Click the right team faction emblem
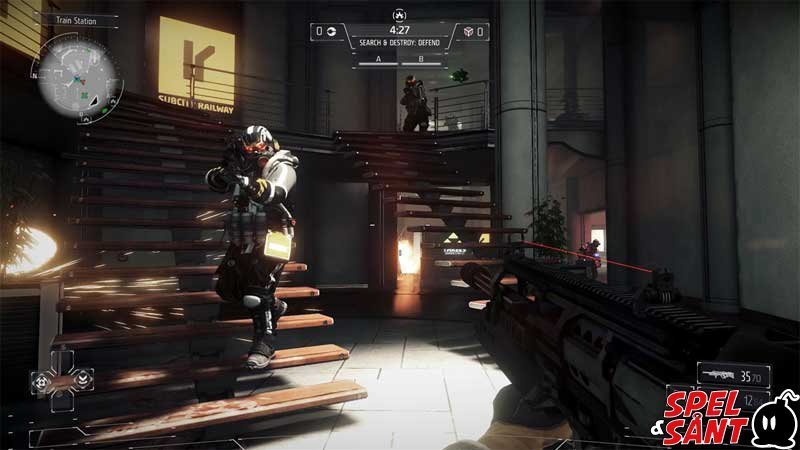Viewport: 800px width, 450px height. pos(468,32)
